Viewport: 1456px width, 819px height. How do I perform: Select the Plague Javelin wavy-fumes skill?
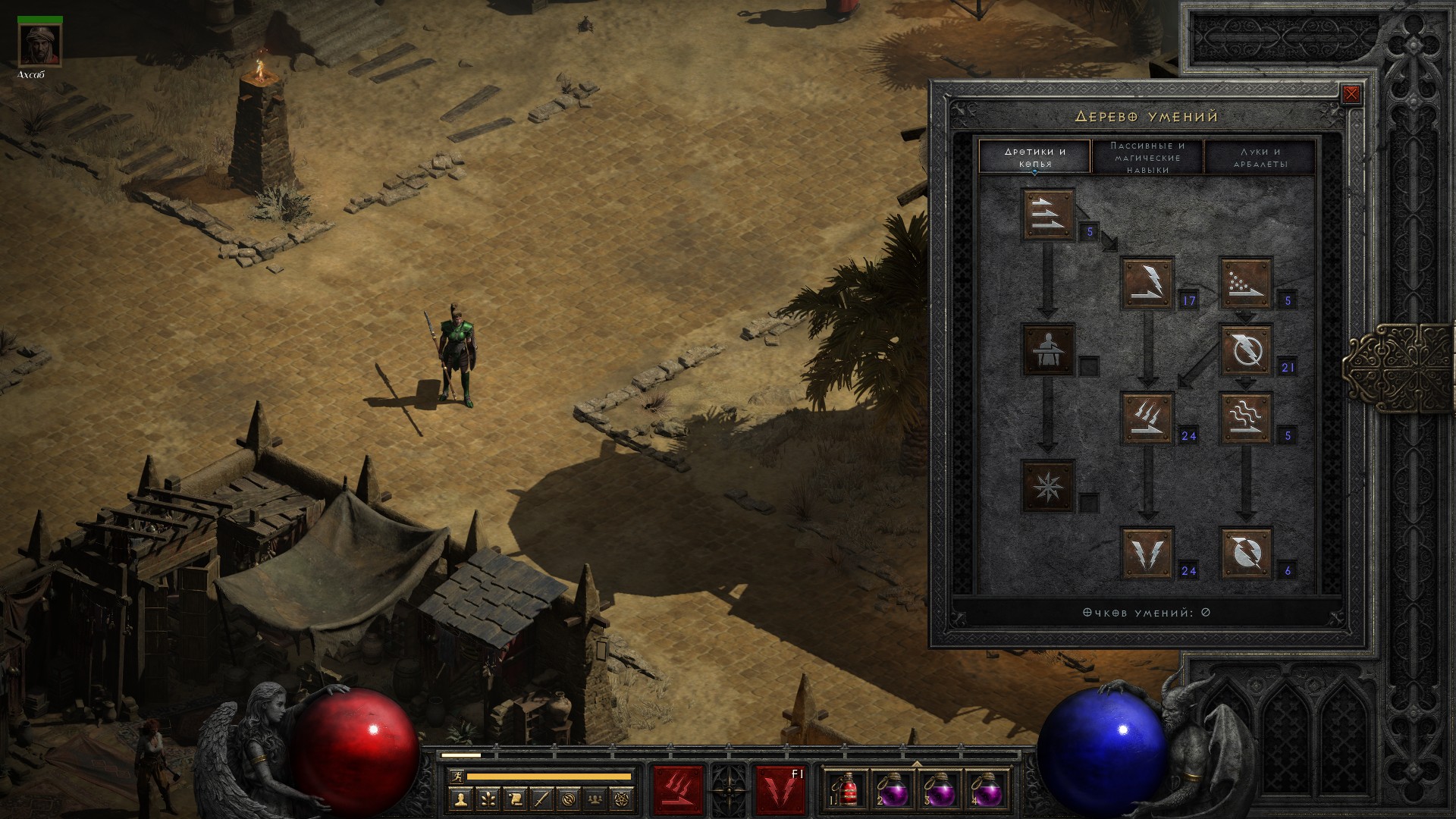coord(1245,418)
